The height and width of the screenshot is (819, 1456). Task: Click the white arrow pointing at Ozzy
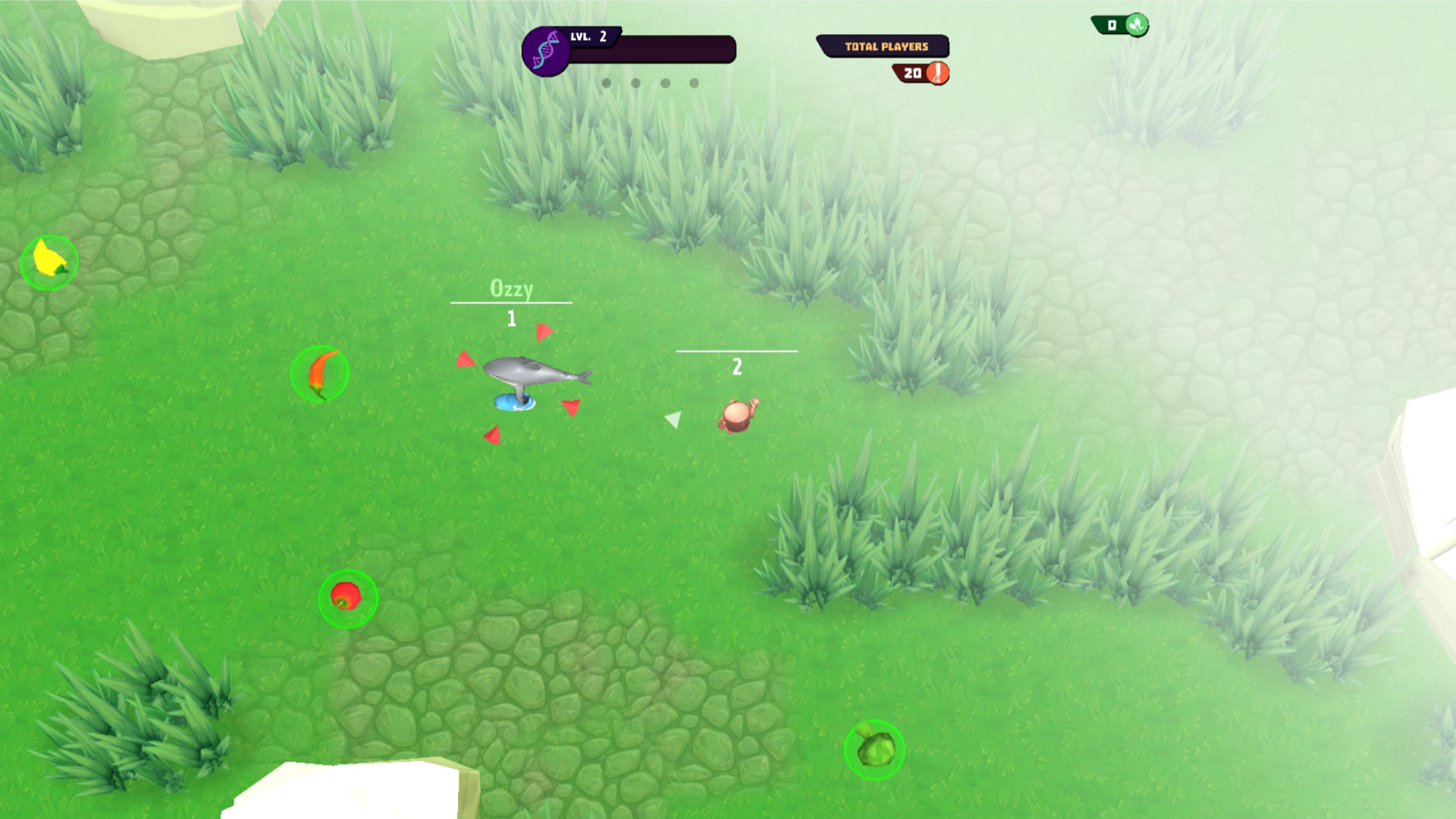click(x=672, y=418)
